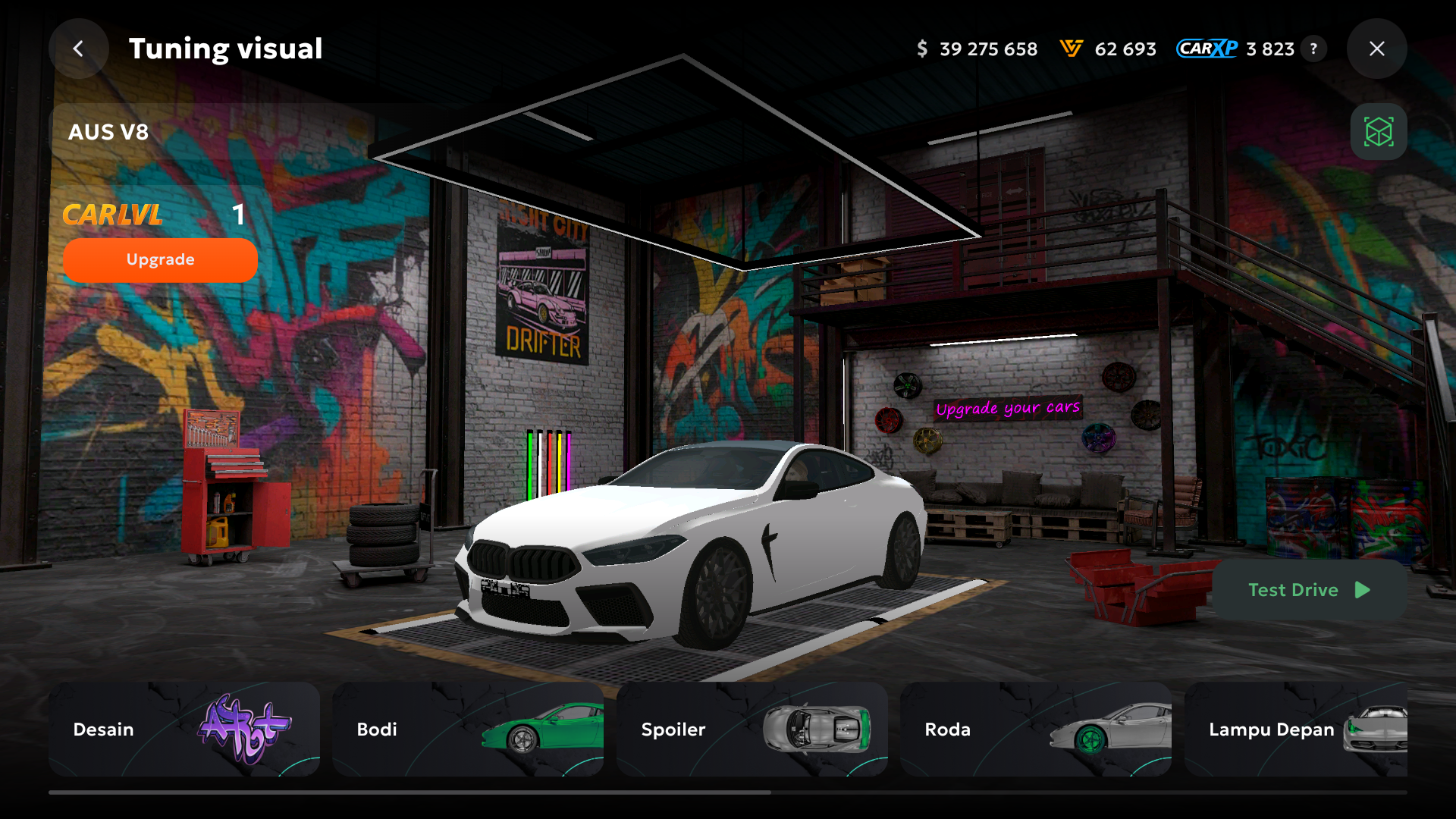
Task: Start a Test Drive
Action: tap(1309, 590)
